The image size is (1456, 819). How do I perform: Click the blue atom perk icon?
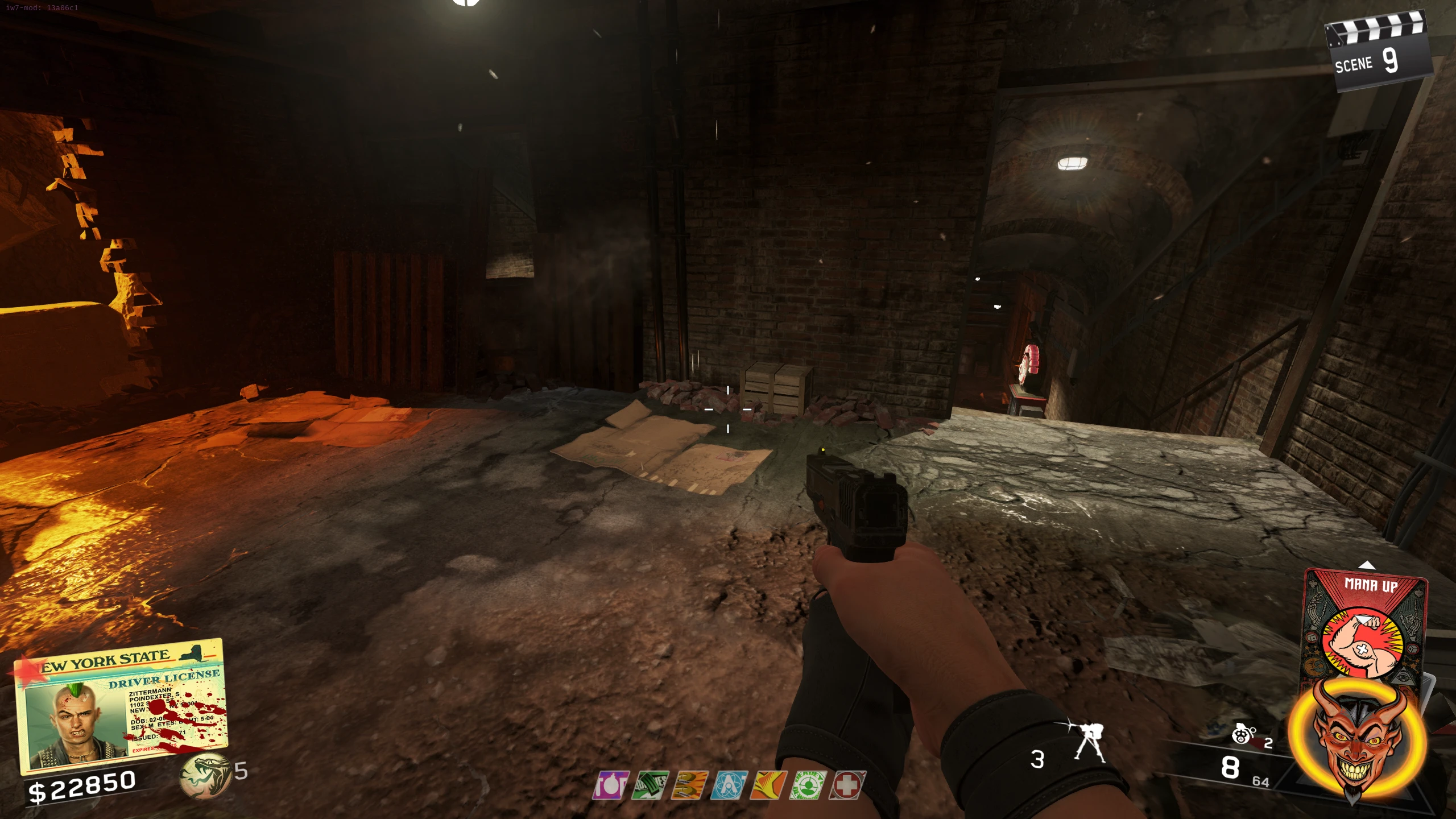click(x=729, y=785)
